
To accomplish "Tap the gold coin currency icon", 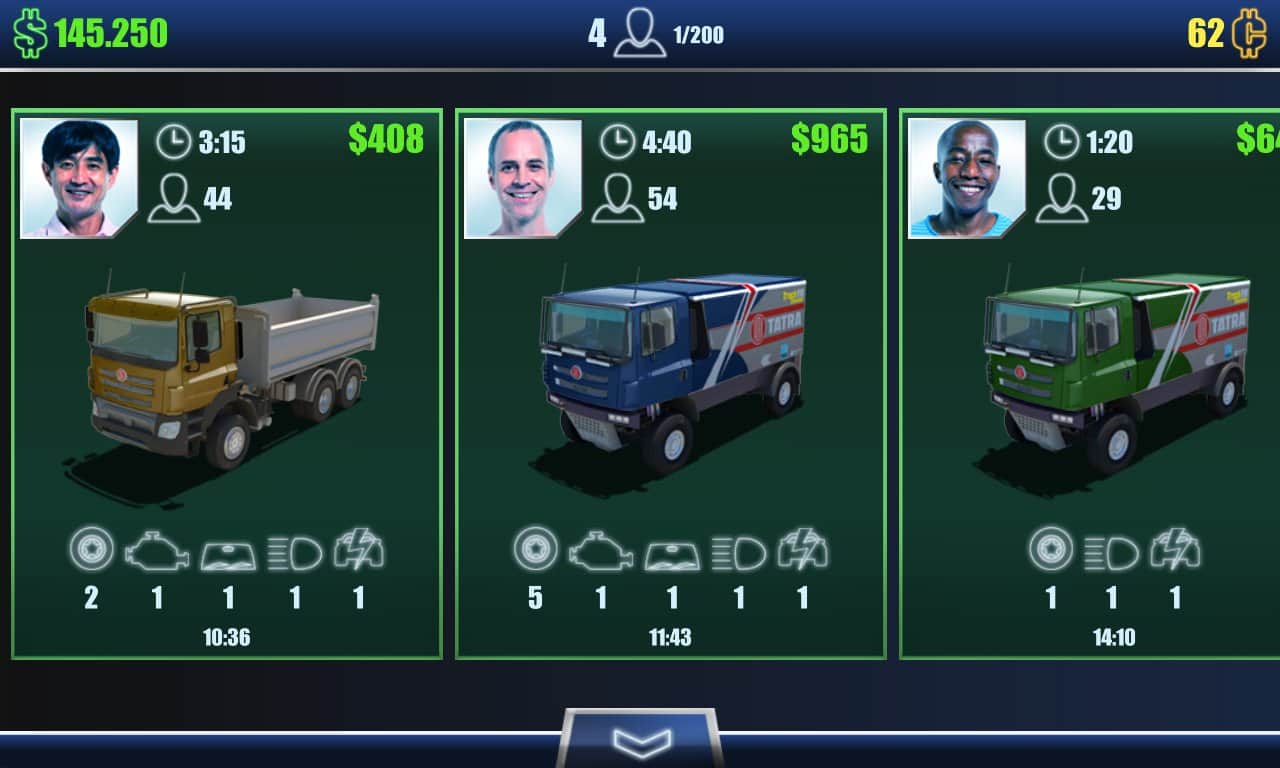I will (x=1249, y=33).
